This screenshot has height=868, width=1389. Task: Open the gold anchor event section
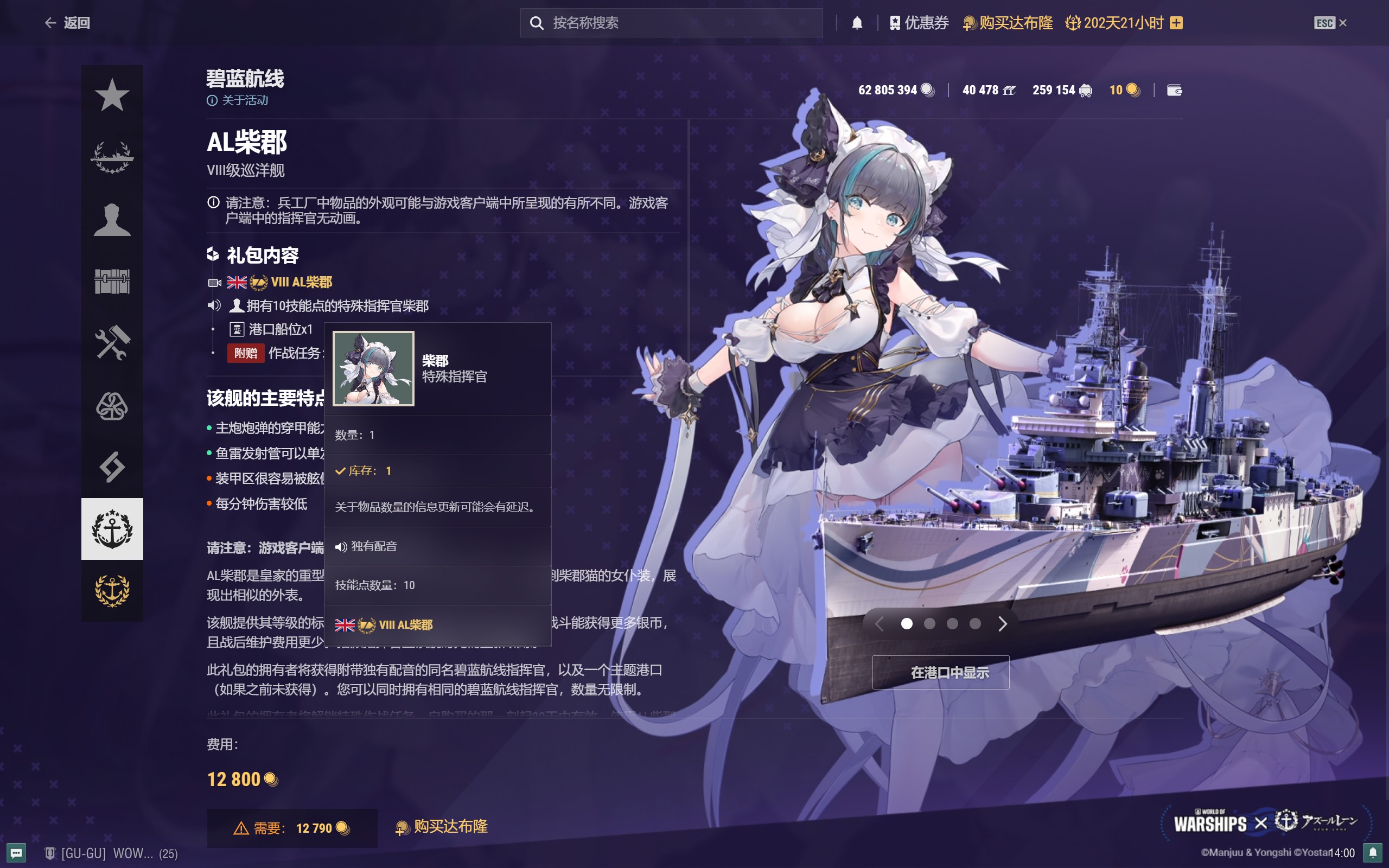pyautogui.click(x=113, y=589)
